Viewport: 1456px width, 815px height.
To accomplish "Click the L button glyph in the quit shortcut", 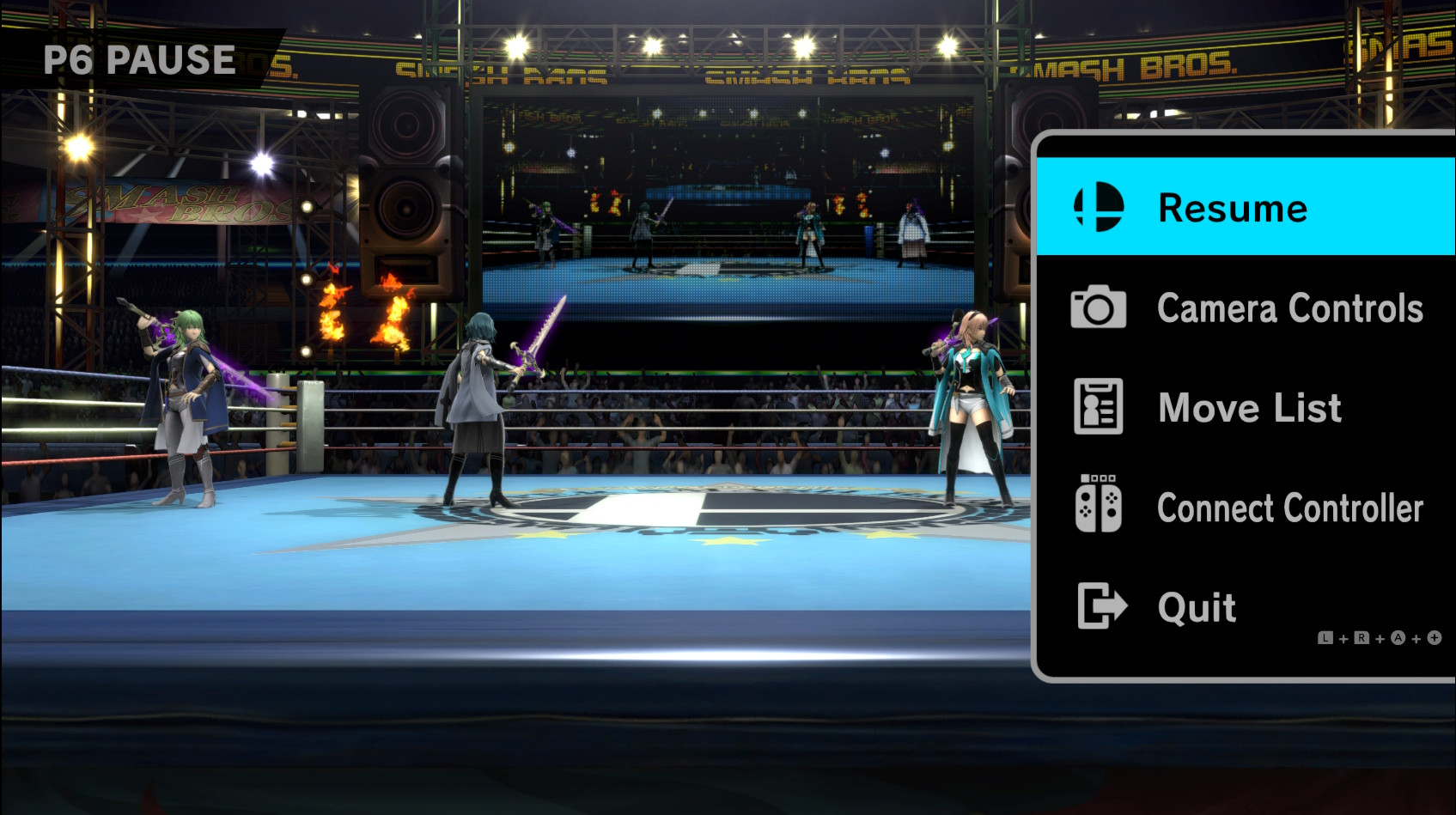I will pos(1325,638).
